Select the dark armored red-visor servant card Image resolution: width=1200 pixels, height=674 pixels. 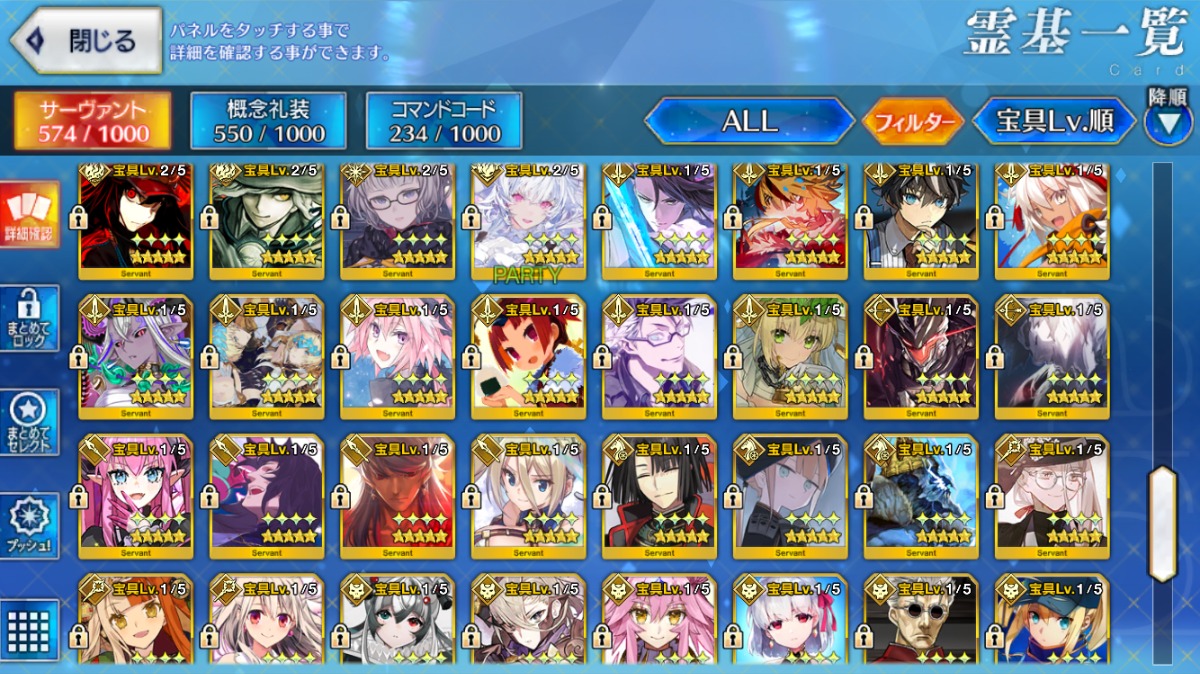coord(921,357)
